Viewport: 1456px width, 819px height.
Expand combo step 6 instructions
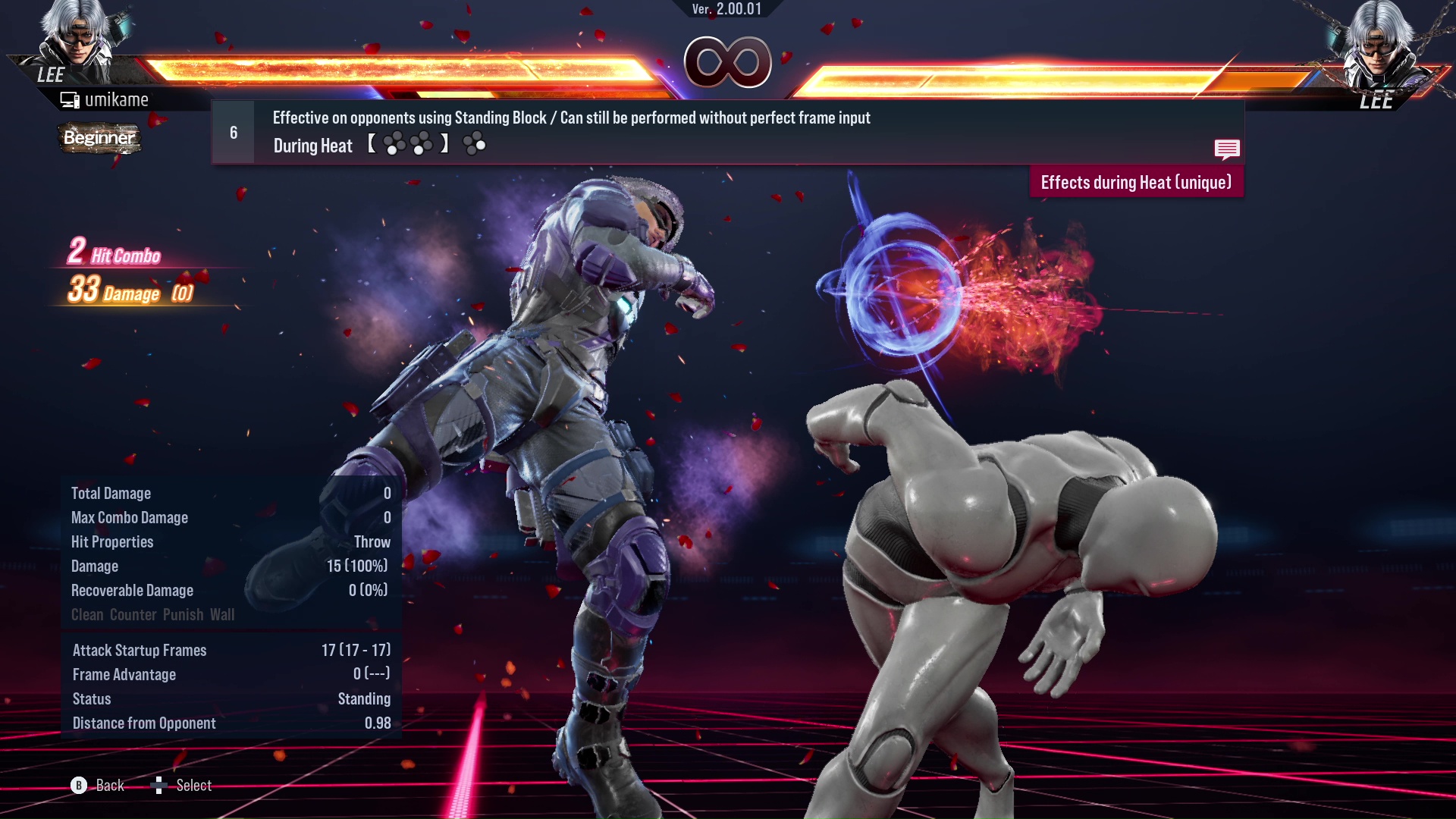pyautogui.click(x=569, y=131)
